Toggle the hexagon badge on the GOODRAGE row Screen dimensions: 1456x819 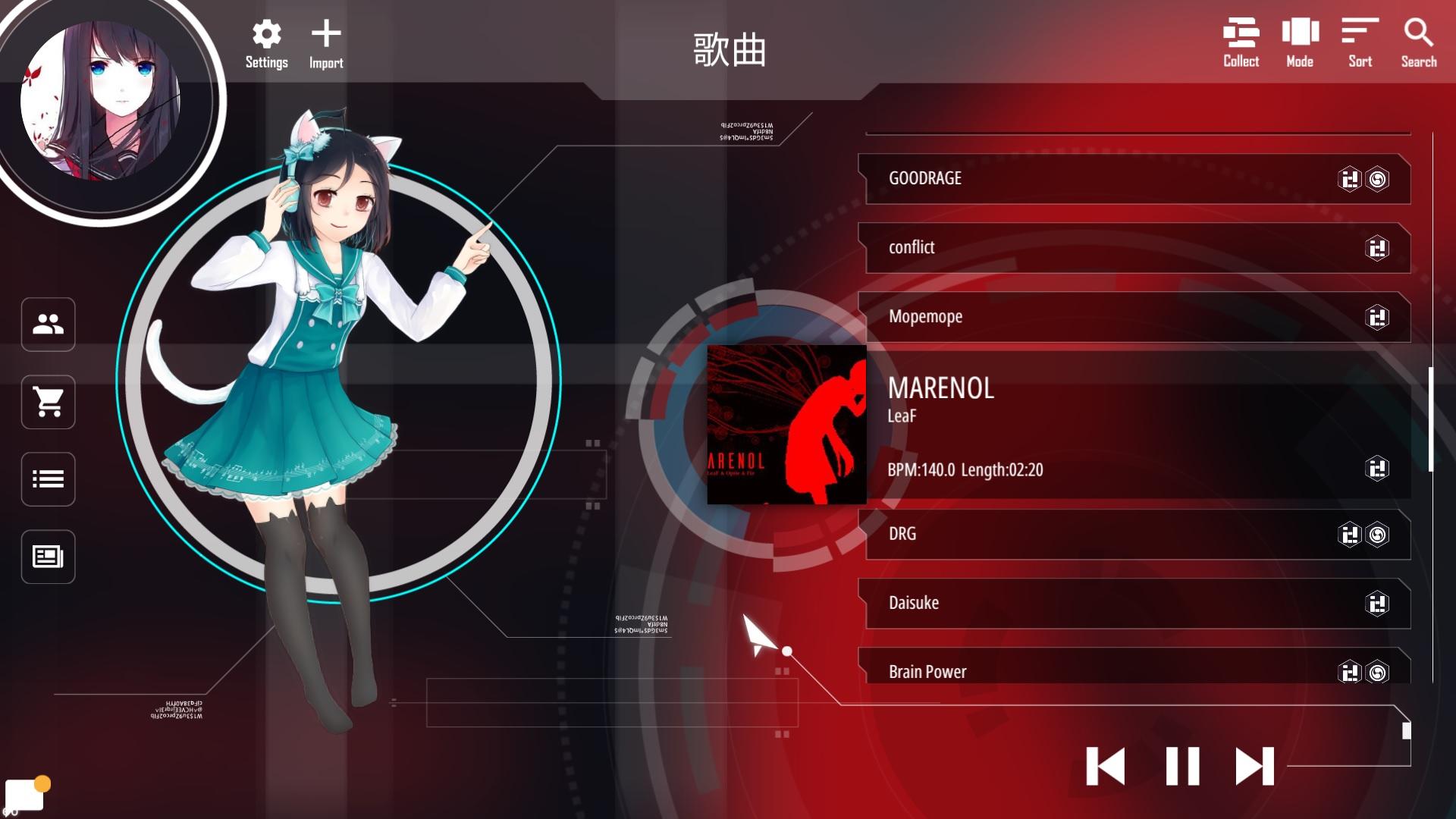click(1351, 179)
